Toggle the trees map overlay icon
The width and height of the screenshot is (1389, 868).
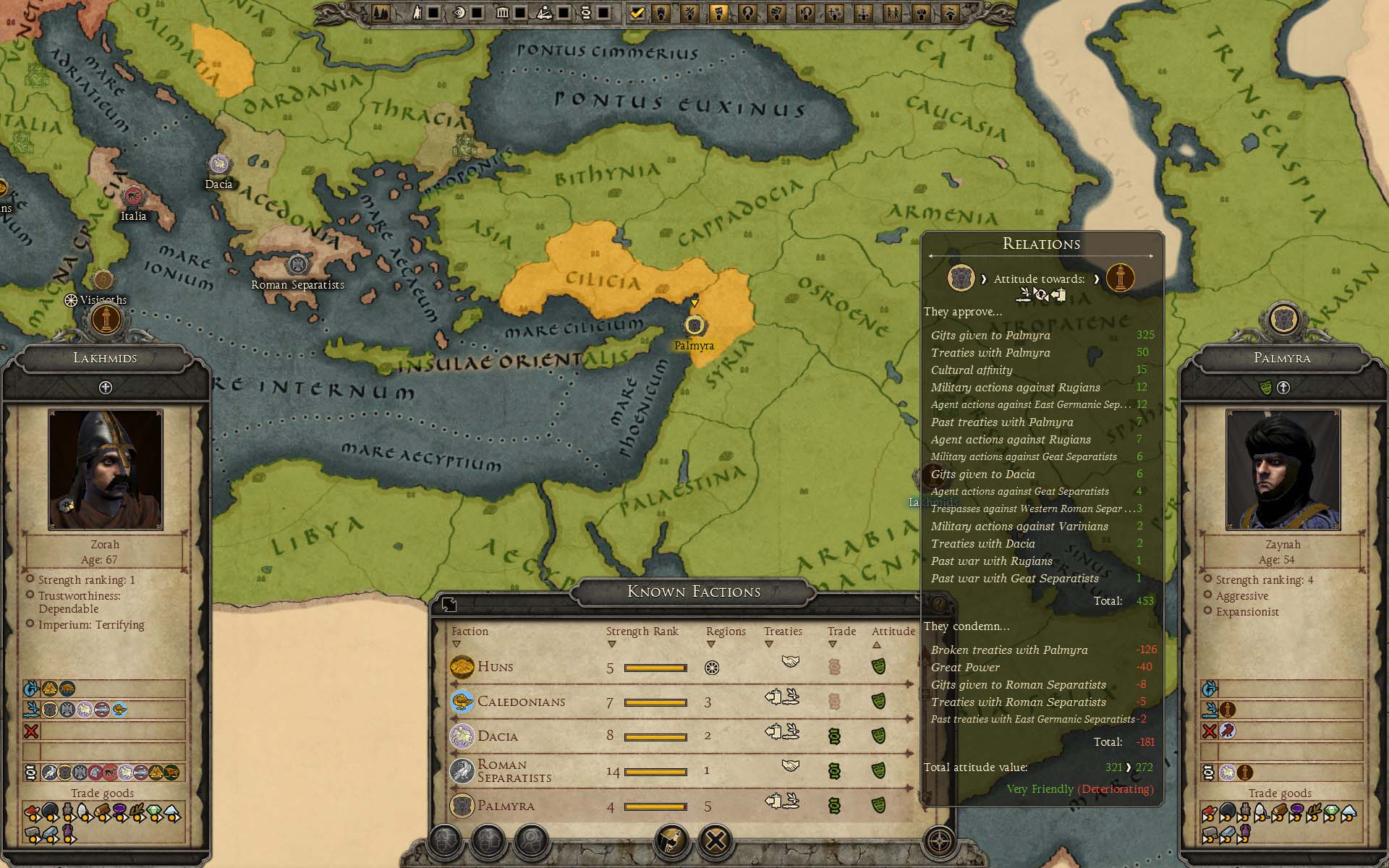click(381, 12)
